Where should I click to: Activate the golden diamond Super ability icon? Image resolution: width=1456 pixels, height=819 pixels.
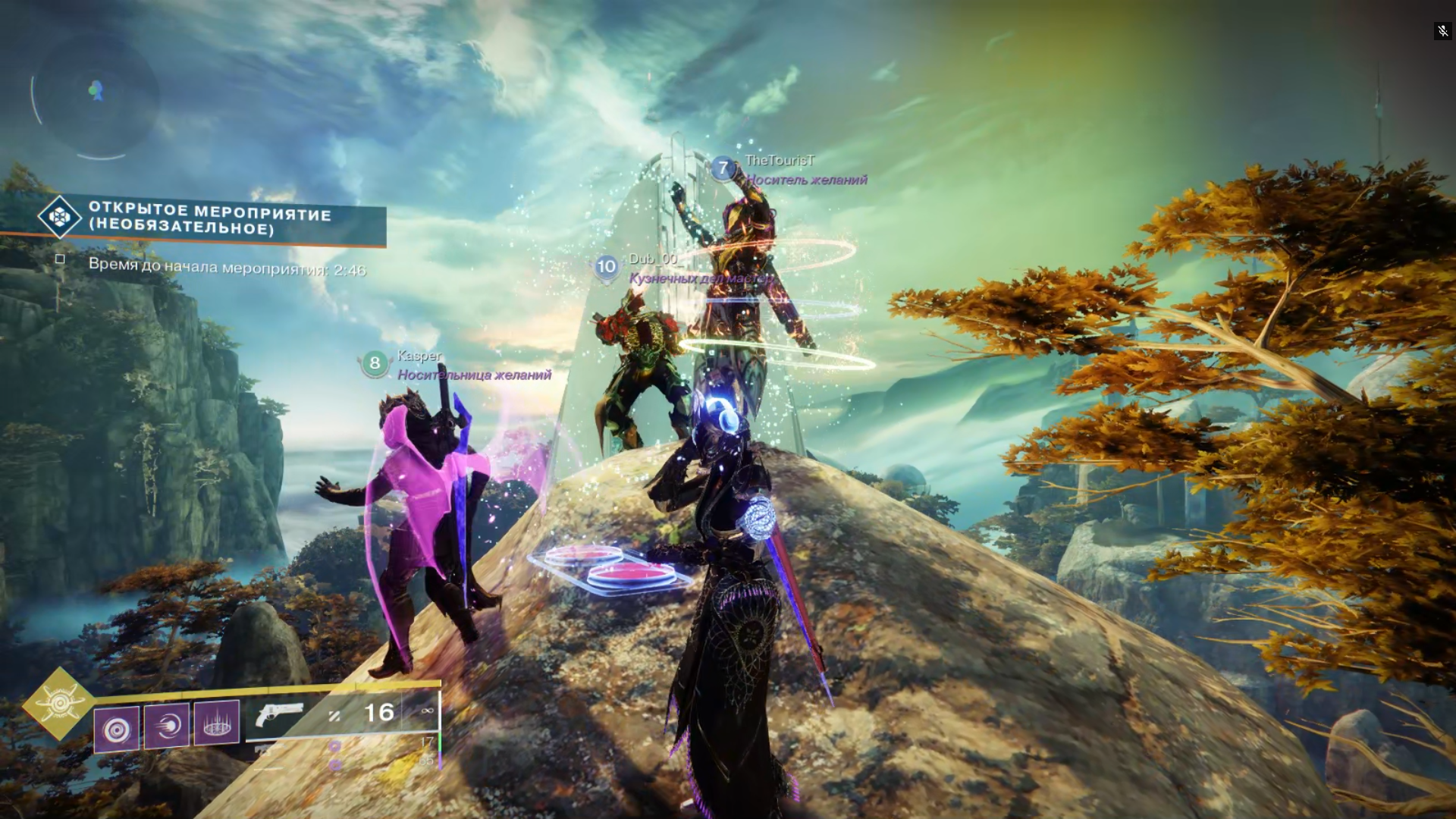point(59,704)
